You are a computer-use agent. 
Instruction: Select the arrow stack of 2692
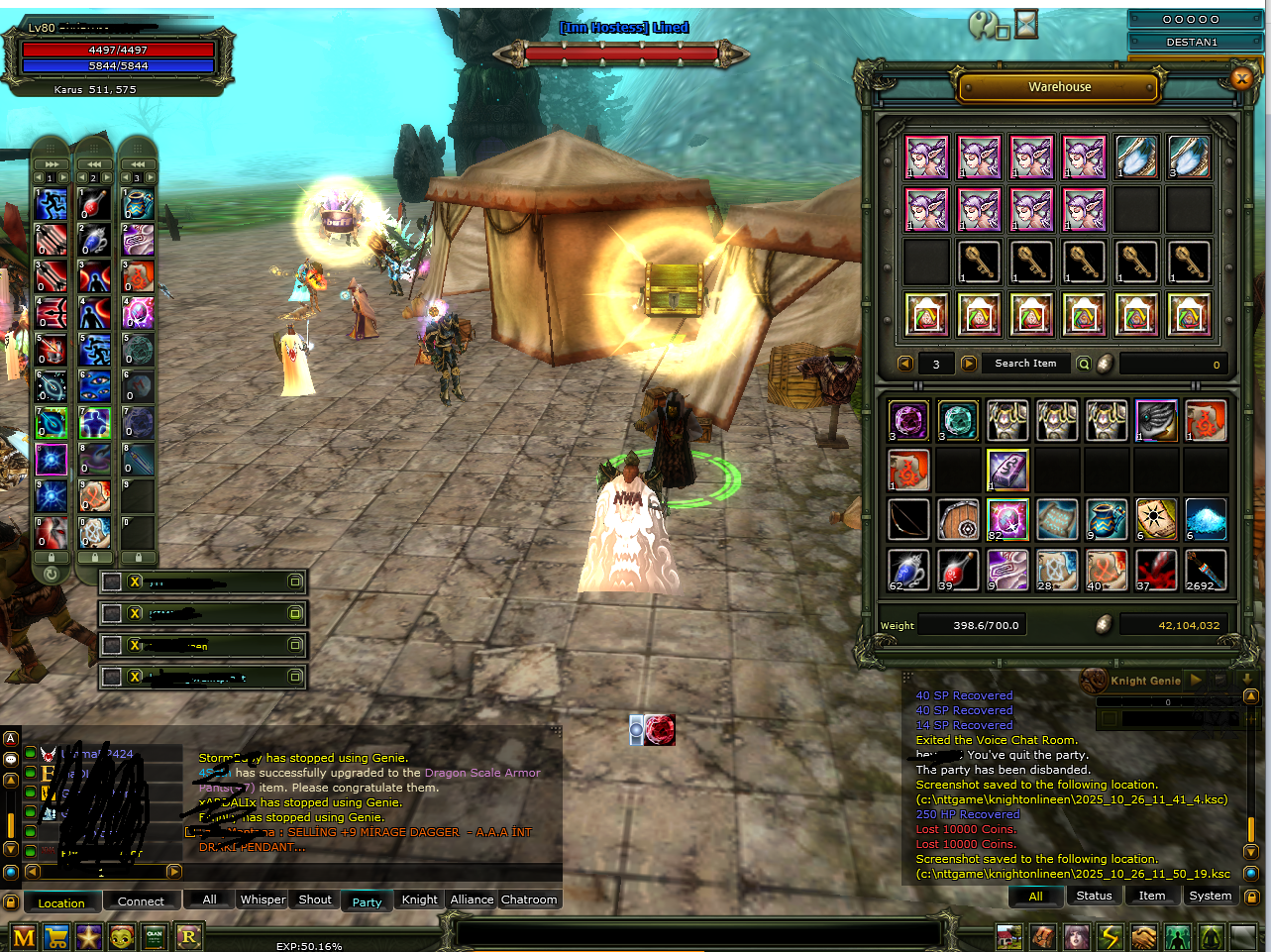(x=1206, y=570)
